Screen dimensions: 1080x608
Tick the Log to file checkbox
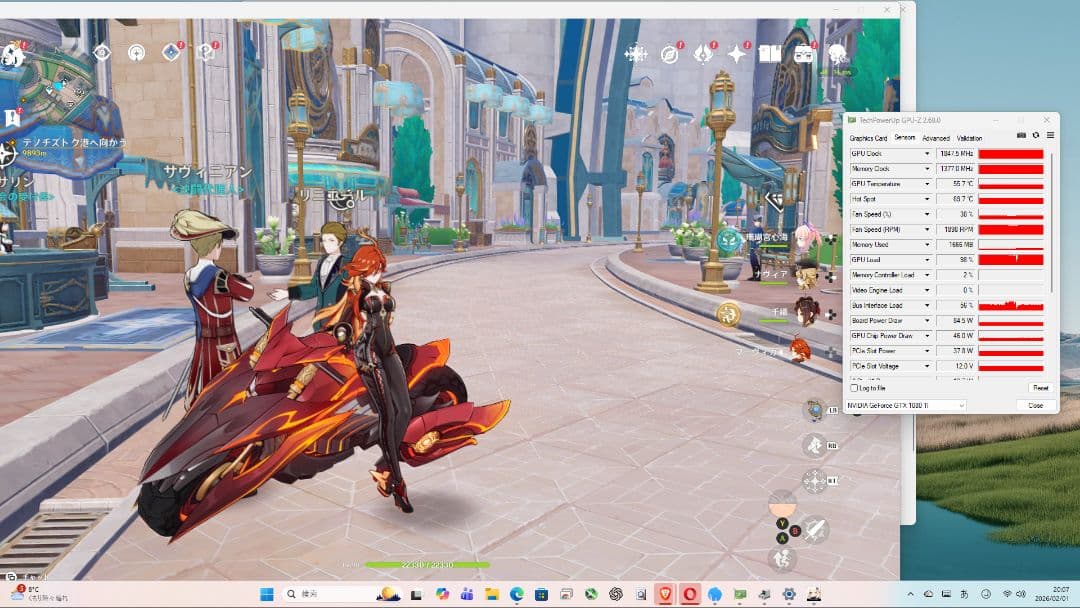click(854, 388)
